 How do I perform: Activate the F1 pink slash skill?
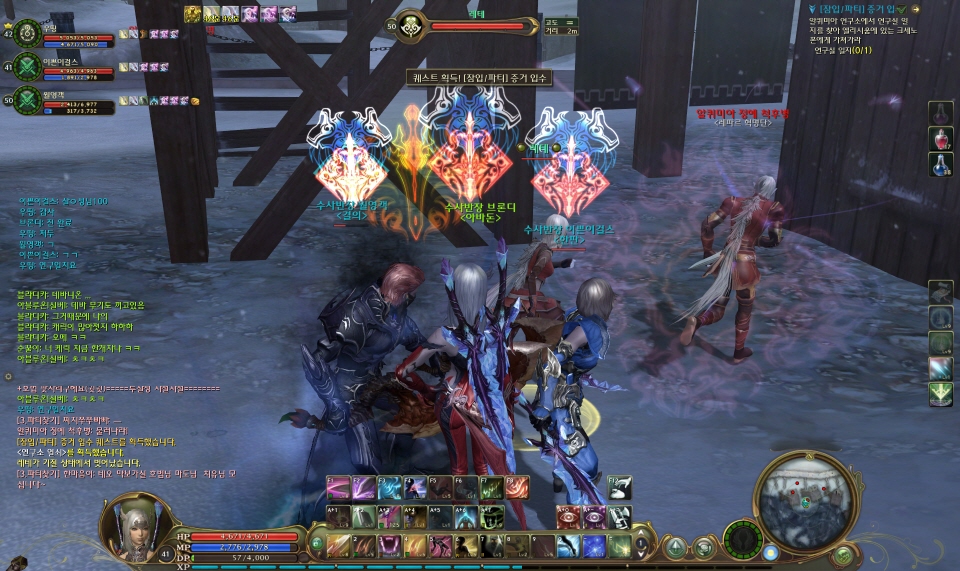pyautogui.click(x=339, y=488)
